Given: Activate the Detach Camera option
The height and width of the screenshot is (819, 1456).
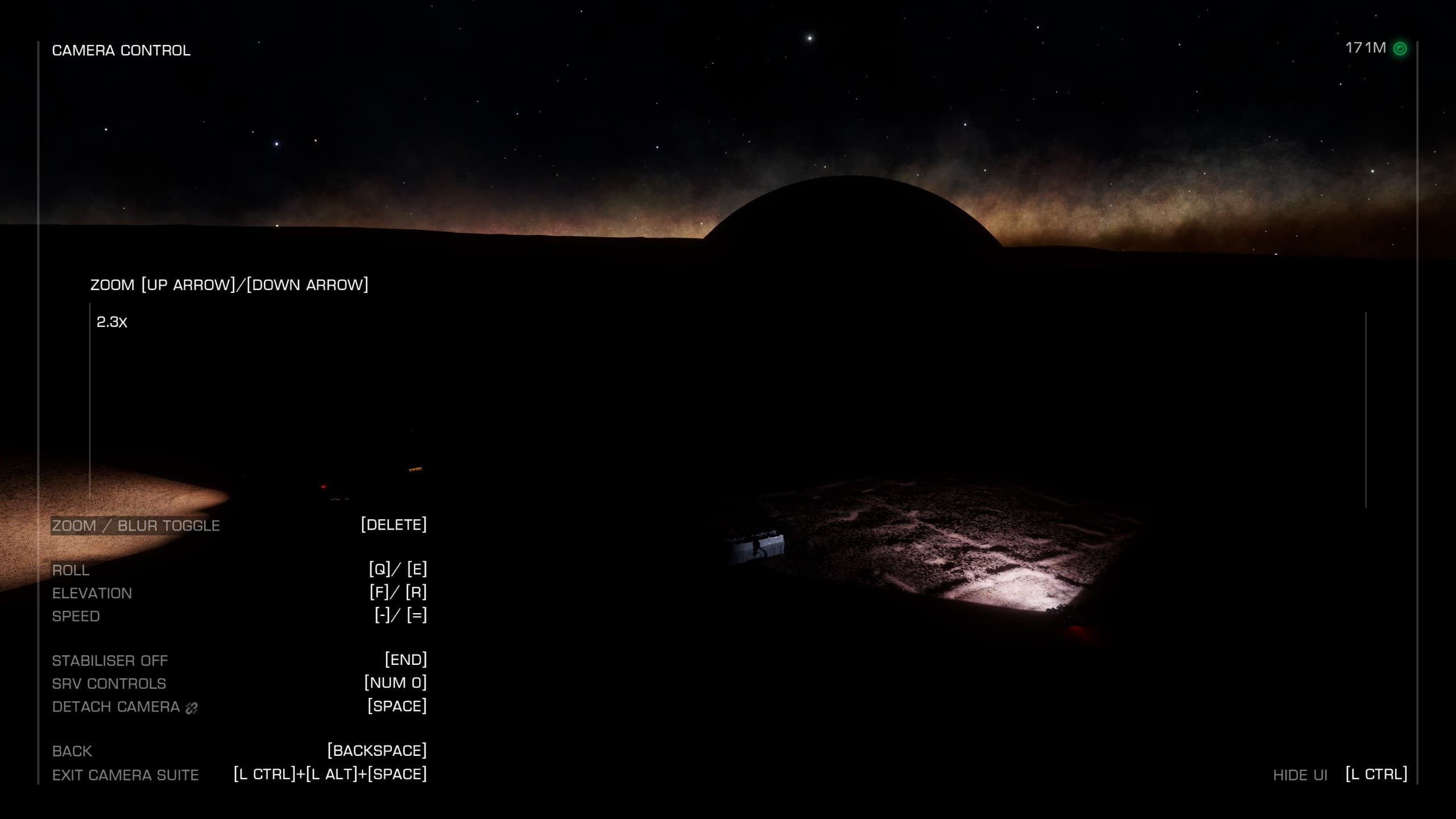Looking at the screenshot, I should [116, 706].
